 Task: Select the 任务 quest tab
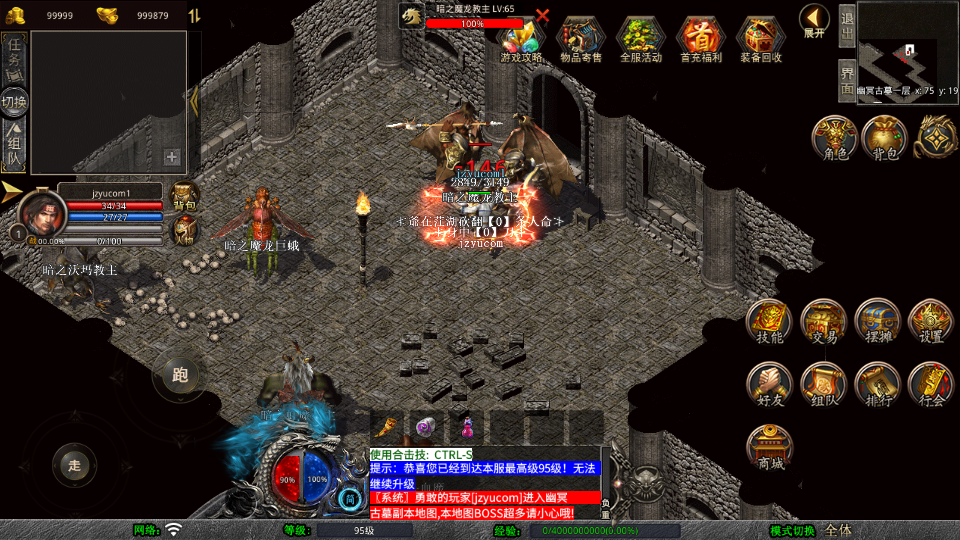14,57
